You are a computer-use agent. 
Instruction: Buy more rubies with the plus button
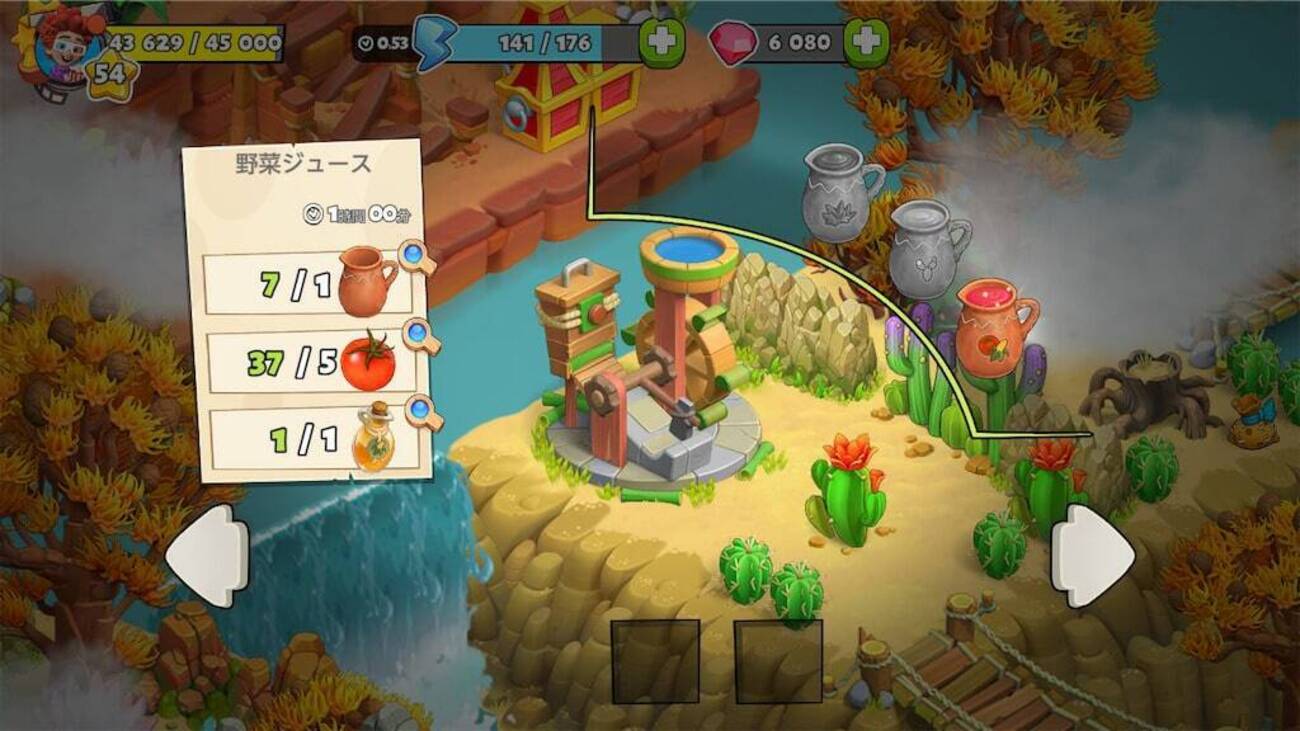pos(866,43)
